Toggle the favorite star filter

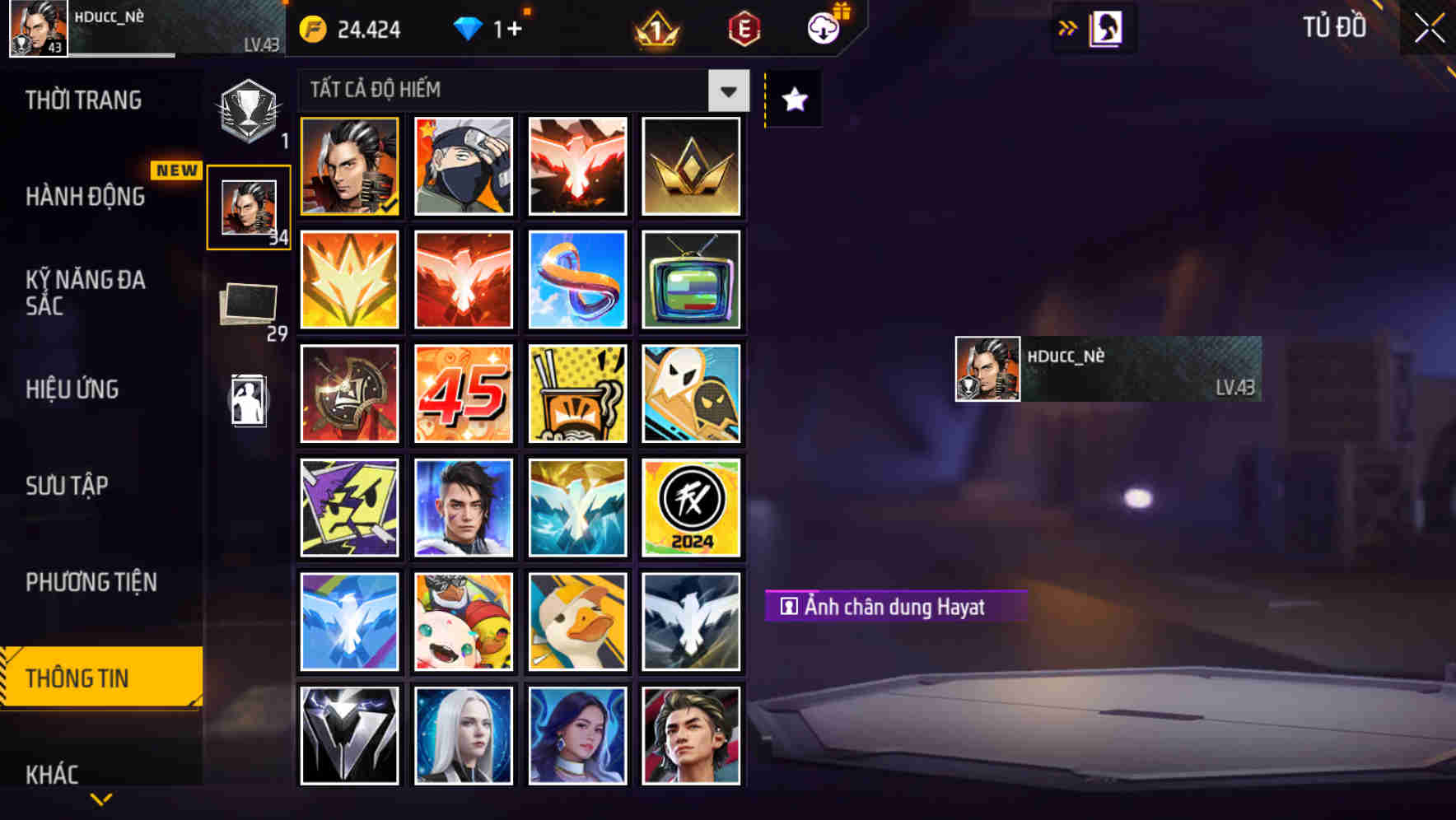tap(792, 100)
